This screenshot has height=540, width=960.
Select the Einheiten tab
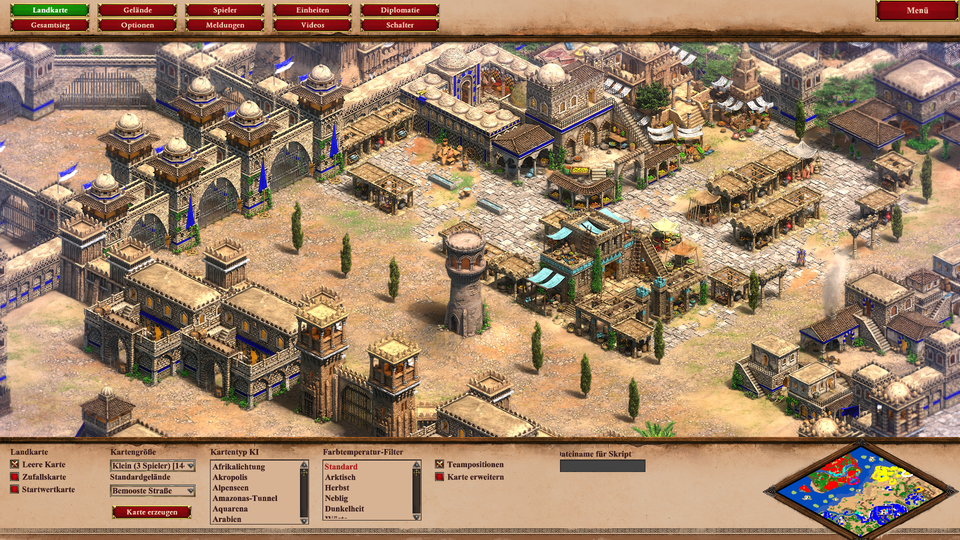[x=312, y=10]
